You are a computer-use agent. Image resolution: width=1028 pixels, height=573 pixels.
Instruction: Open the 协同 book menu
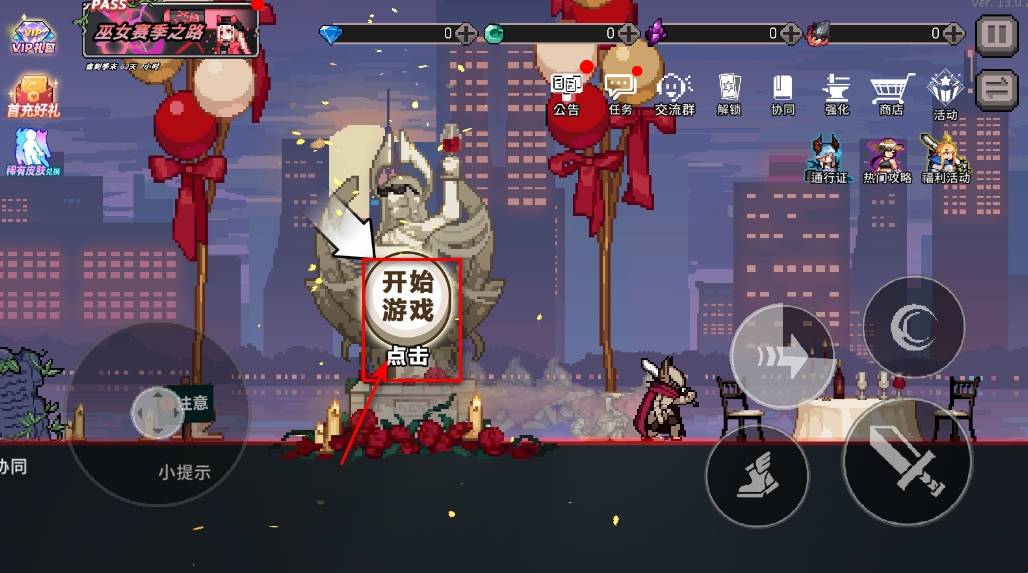click(782, 93)
